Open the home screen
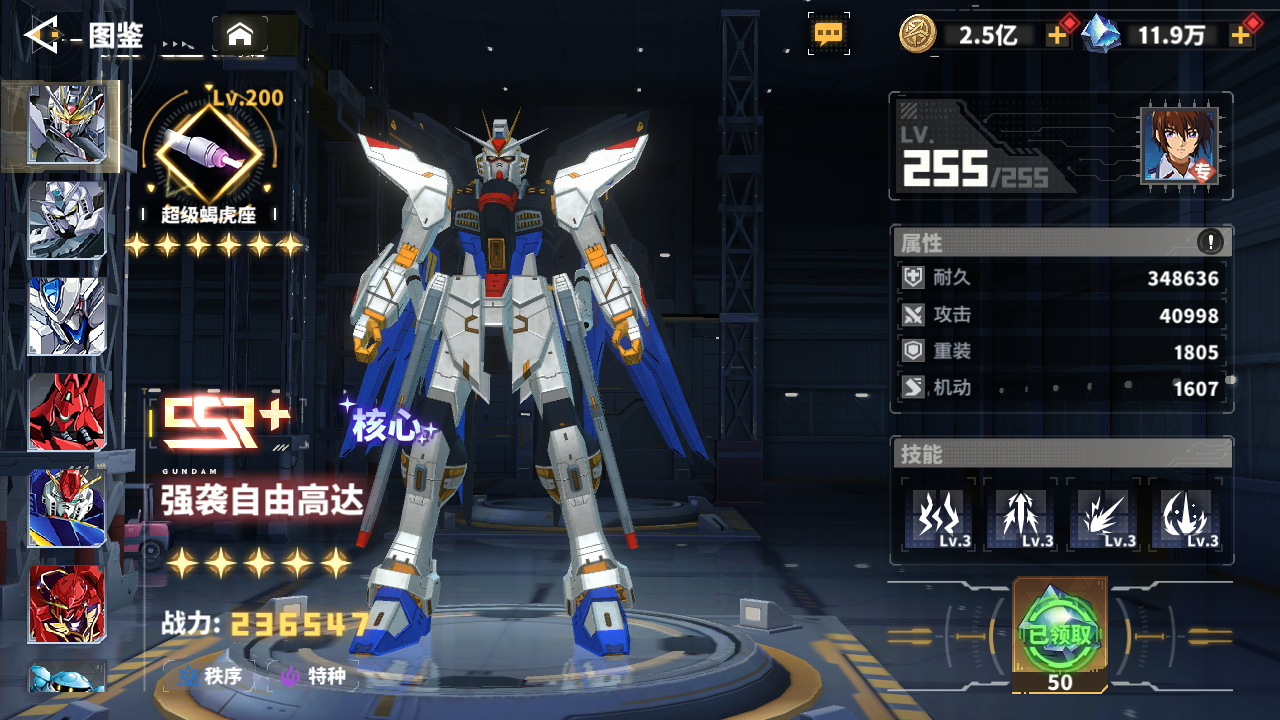This screenshot has height=720, width=1280. tap(239, 35)
